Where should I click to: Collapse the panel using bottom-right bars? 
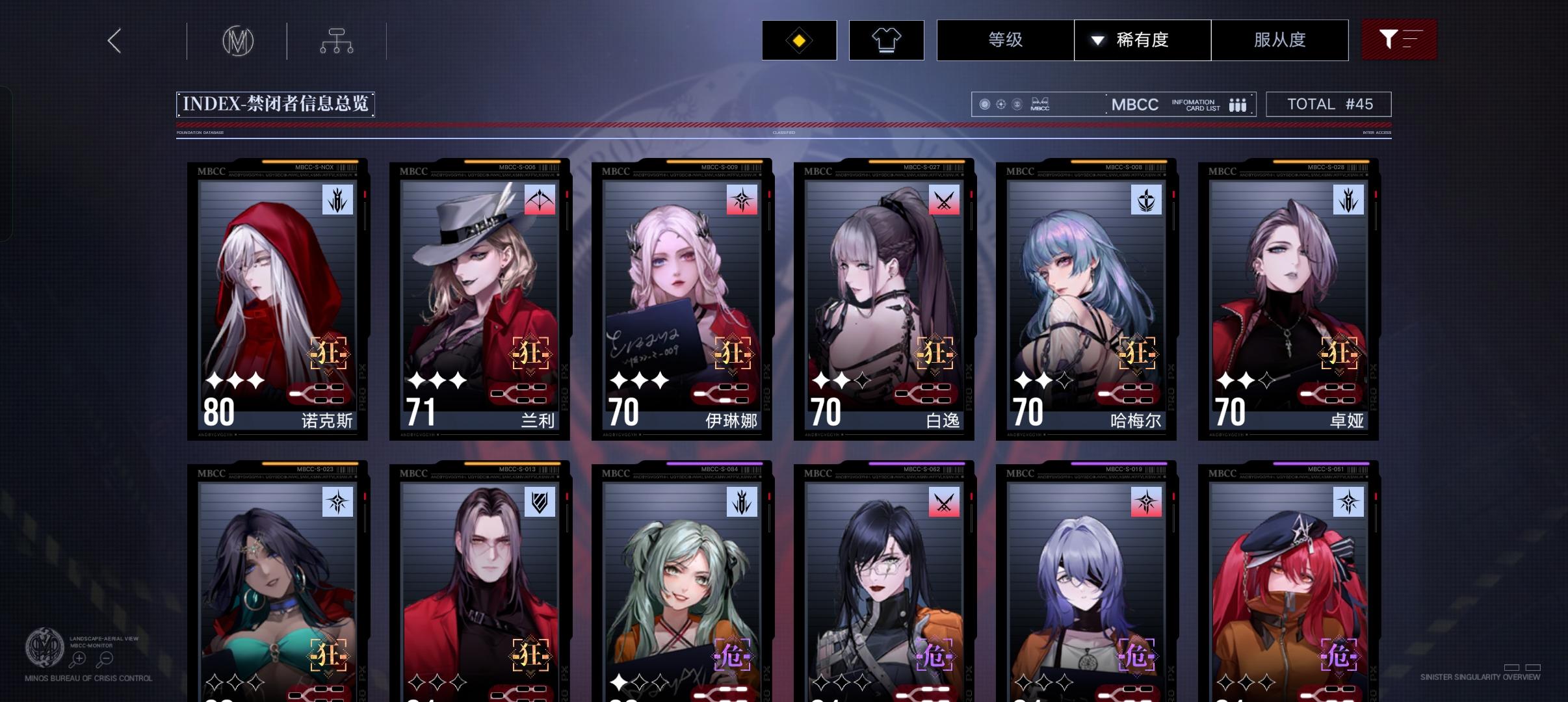[x=1522, y=666]
